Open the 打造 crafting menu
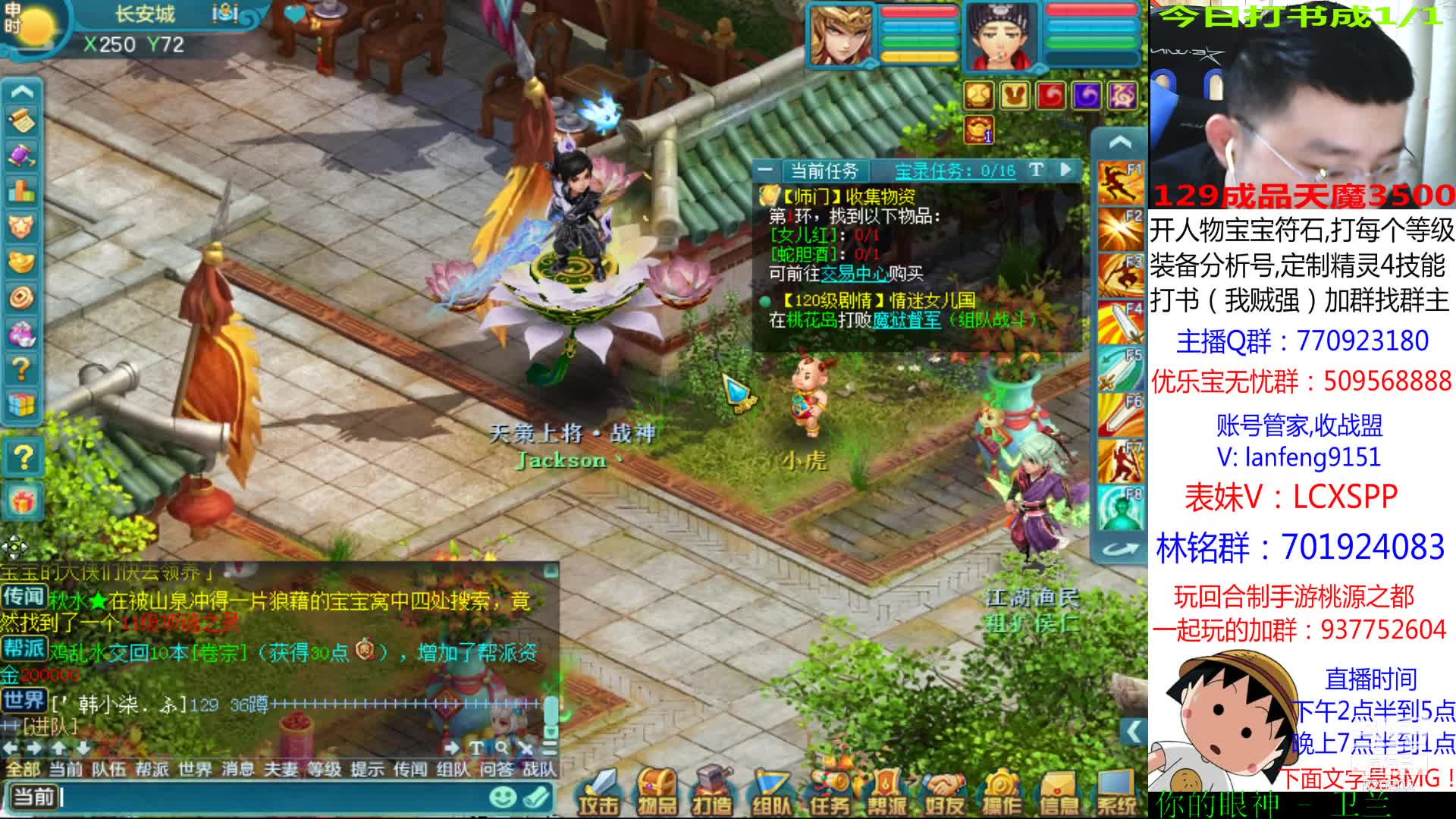The image size is (1456, 819). click(712, 792)
